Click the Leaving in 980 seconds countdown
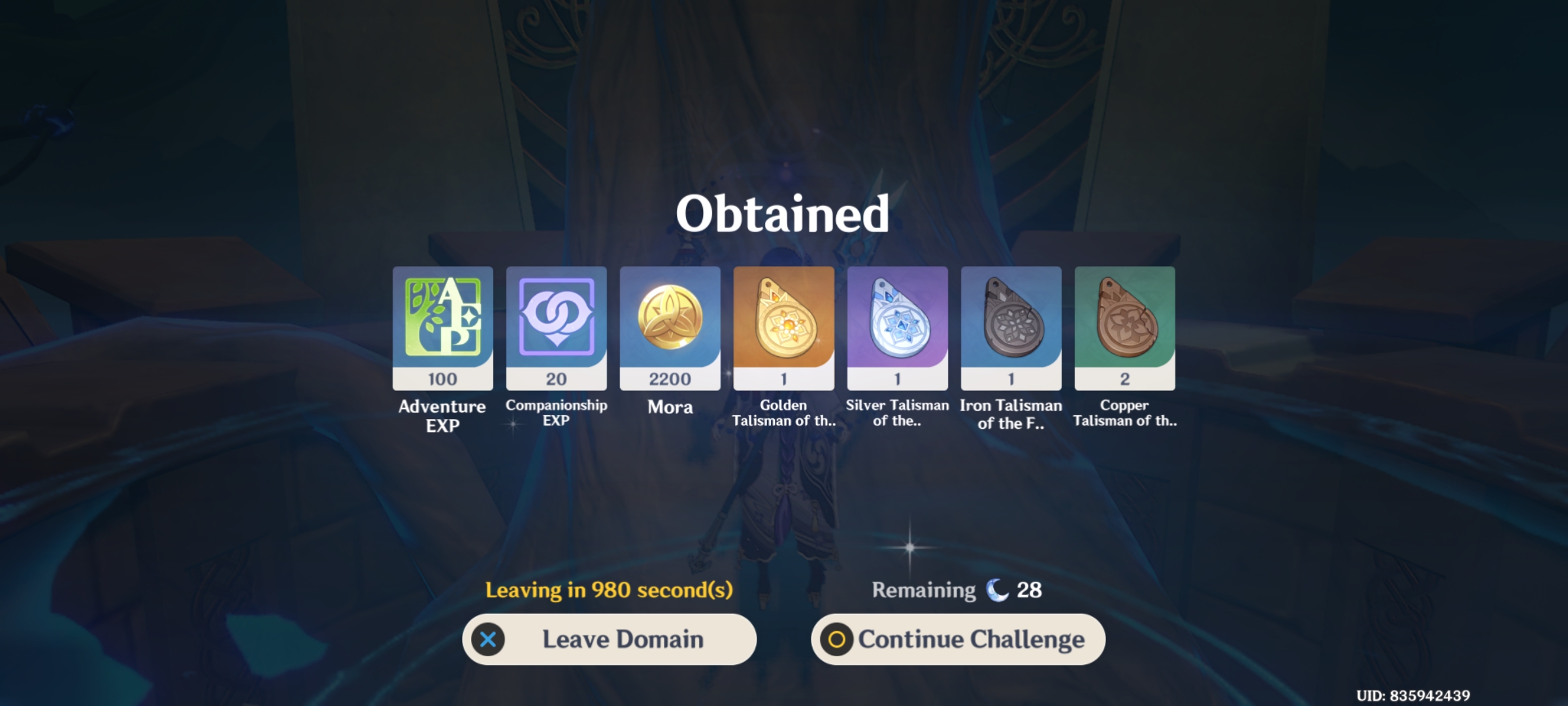This screenshot has height=706, width=1568. 610,589
